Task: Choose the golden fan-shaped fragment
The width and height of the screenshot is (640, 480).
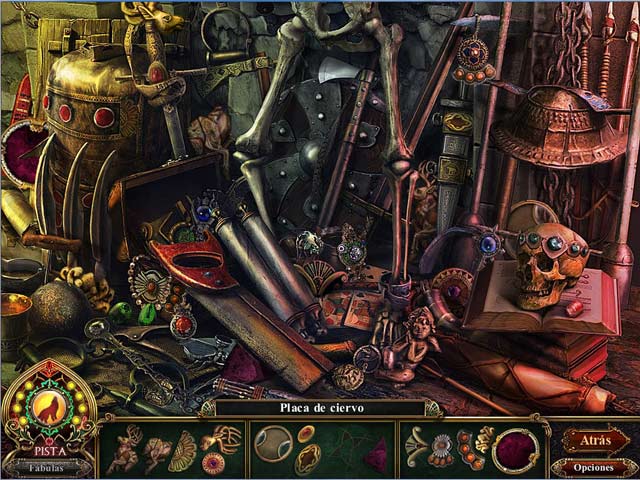Action: pos(183,451)
